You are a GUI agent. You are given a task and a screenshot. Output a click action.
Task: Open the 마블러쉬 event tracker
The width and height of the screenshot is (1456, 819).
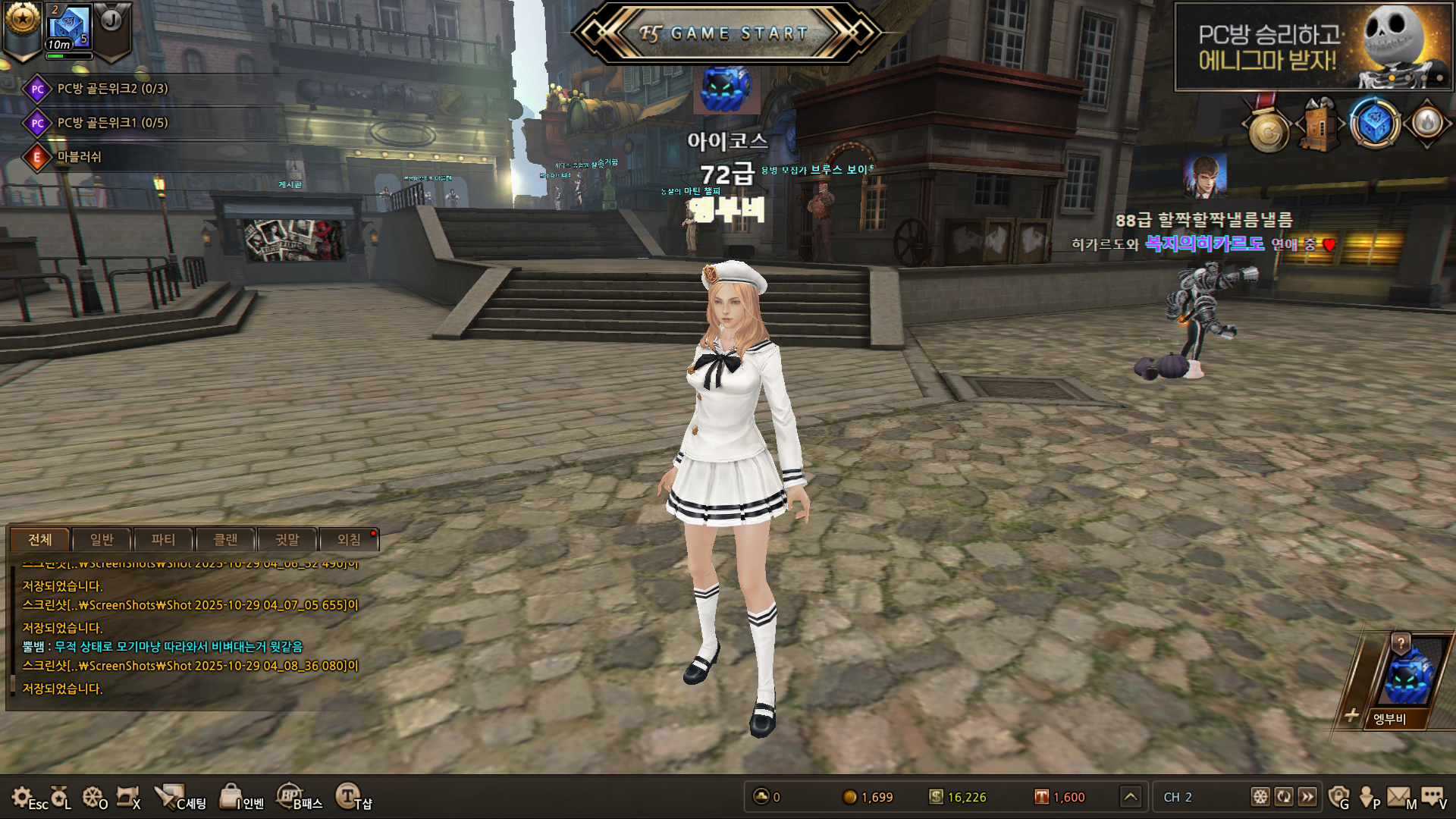[79, 157]
